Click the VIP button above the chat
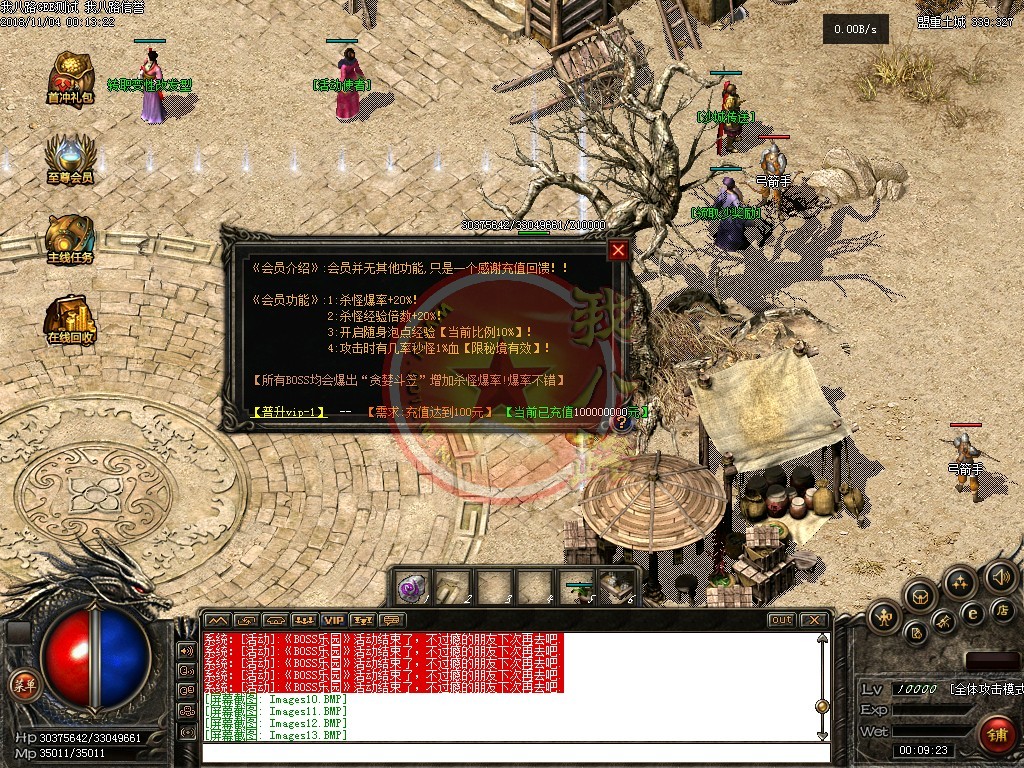1024x768 pixels. pos(333,620)
